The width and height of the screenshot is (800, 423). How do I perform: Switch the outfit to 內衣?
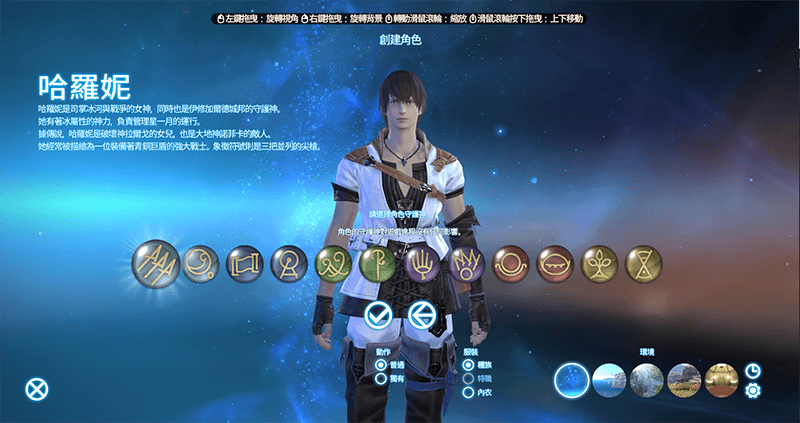tap(468, 391)
